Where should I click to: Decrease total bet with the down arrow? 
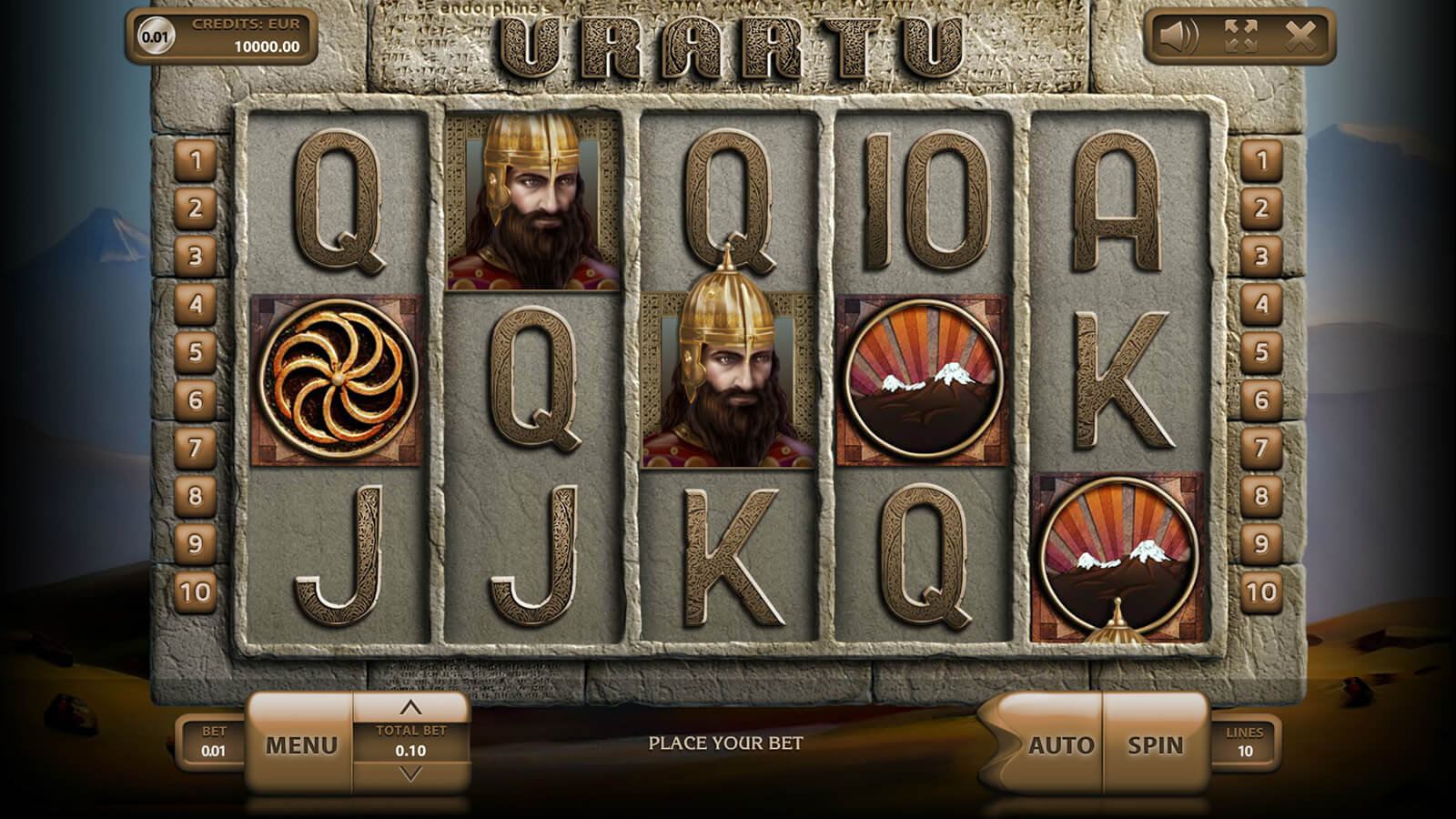click(x=410, y=774)
